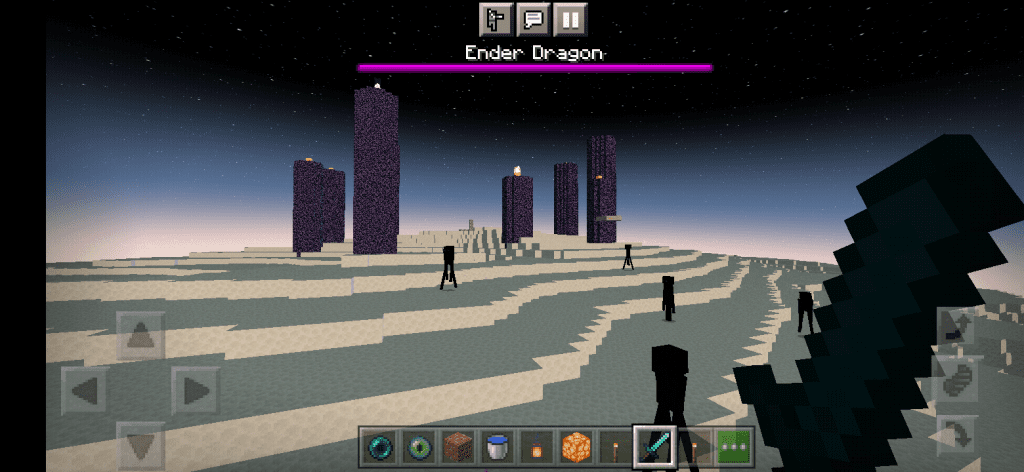Select the diamond sword slot

tap(655, 446)
